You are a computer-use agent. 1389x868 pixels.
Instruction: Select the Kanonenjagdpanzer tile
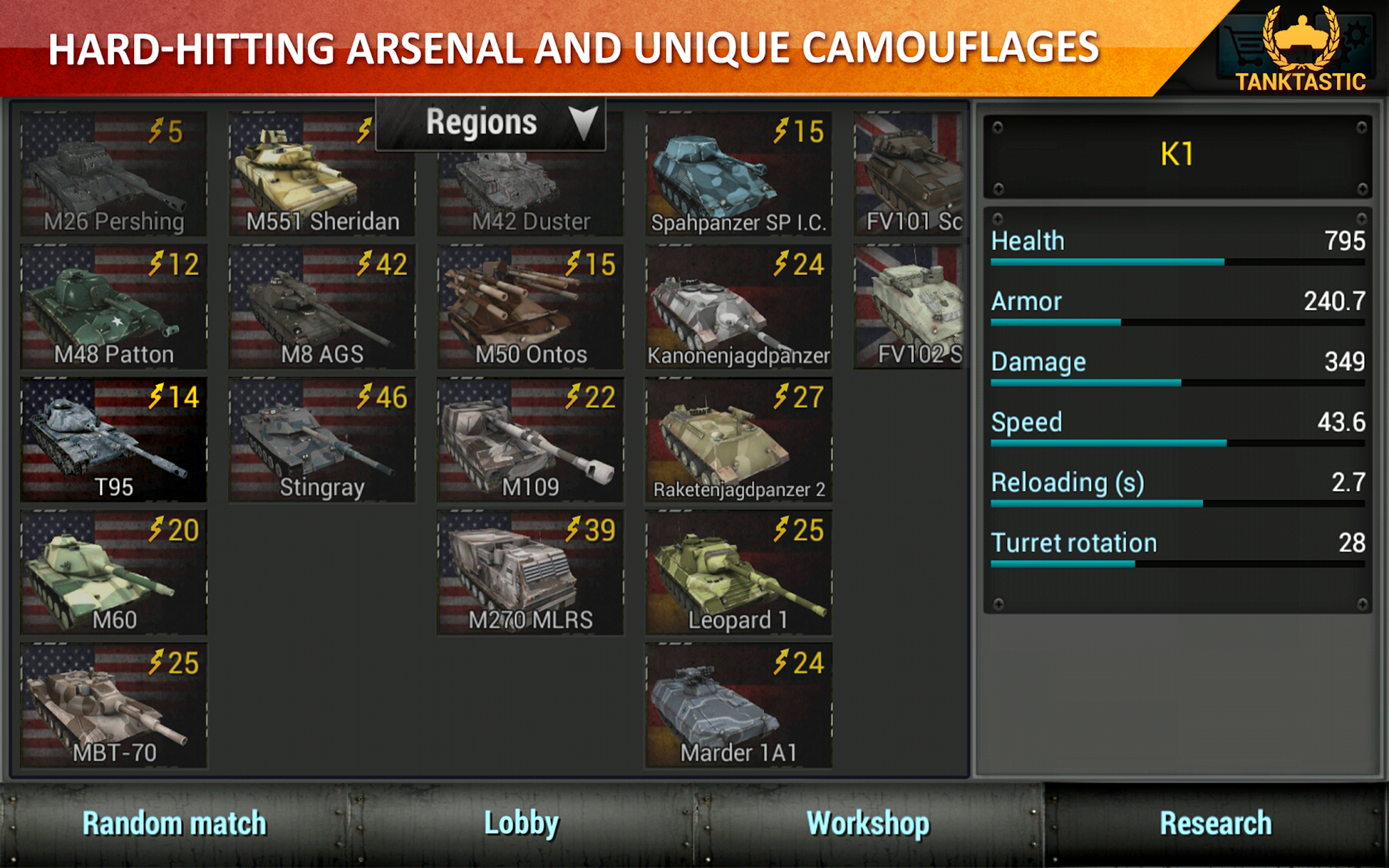pos(738,307)
